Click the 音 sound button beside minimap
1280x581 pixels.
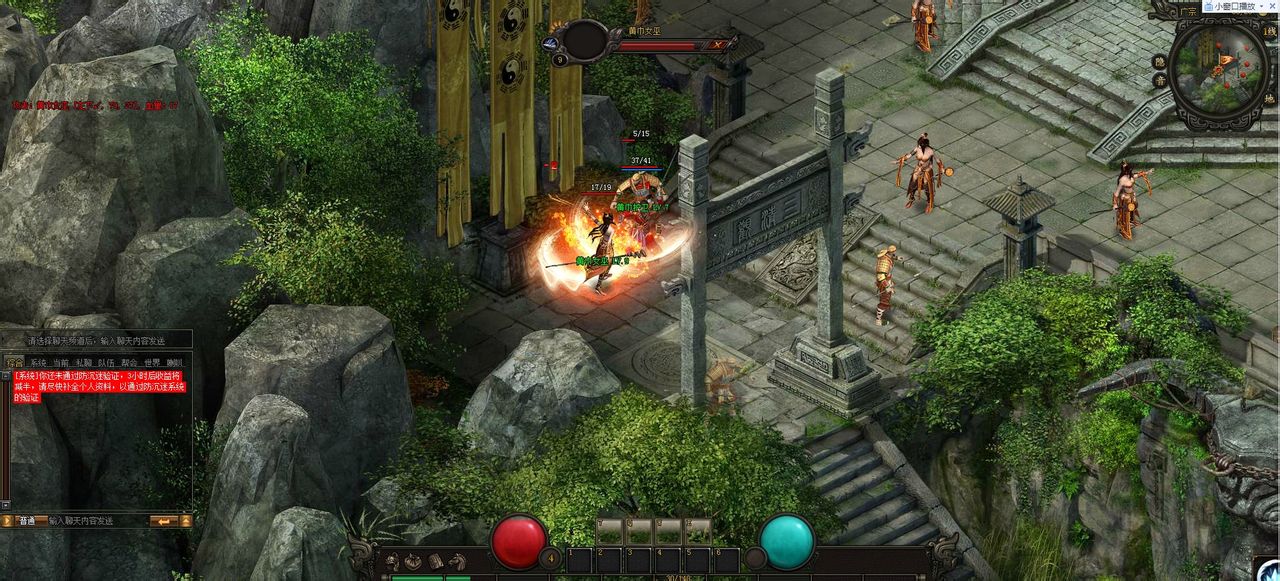point(1159,80)
